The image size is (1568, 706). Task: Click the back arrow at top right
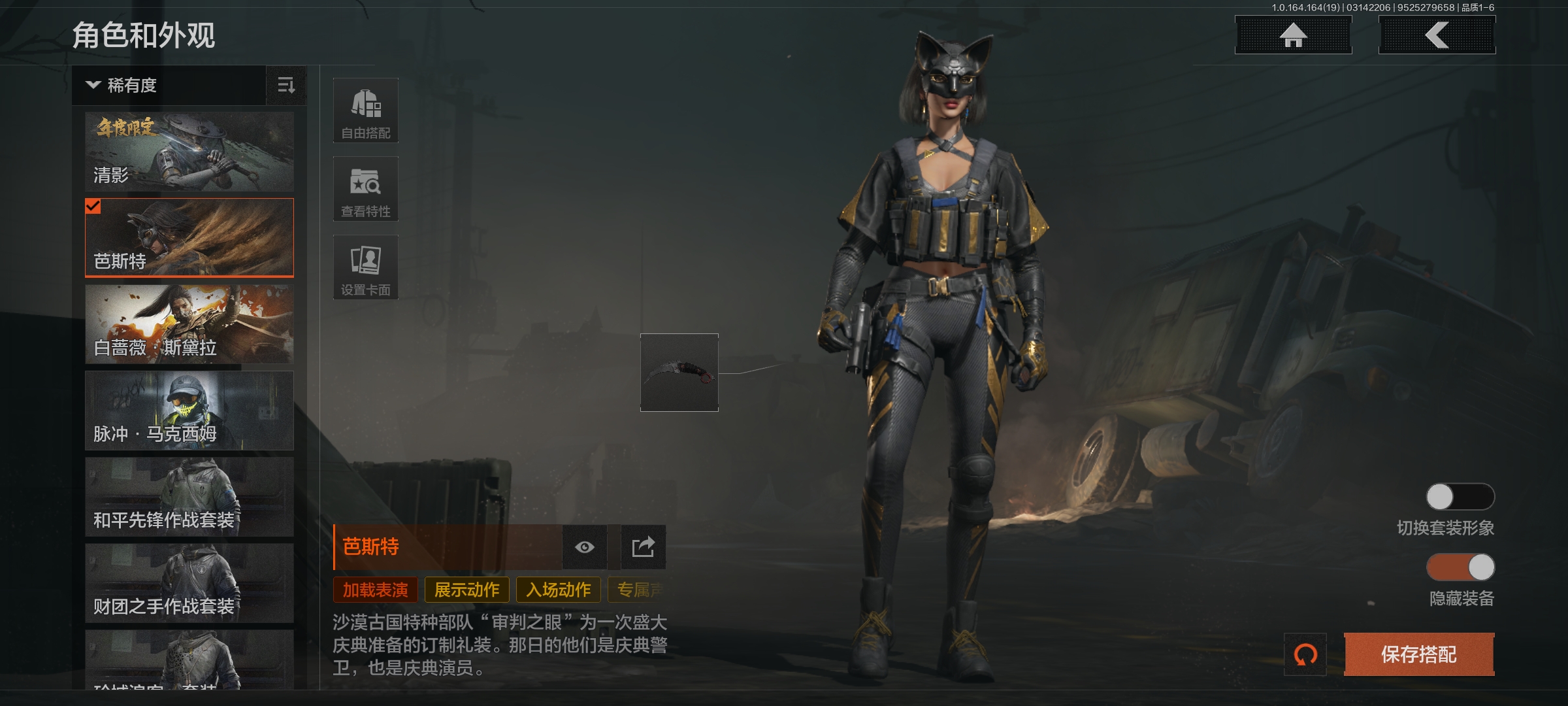[1435, 35]
